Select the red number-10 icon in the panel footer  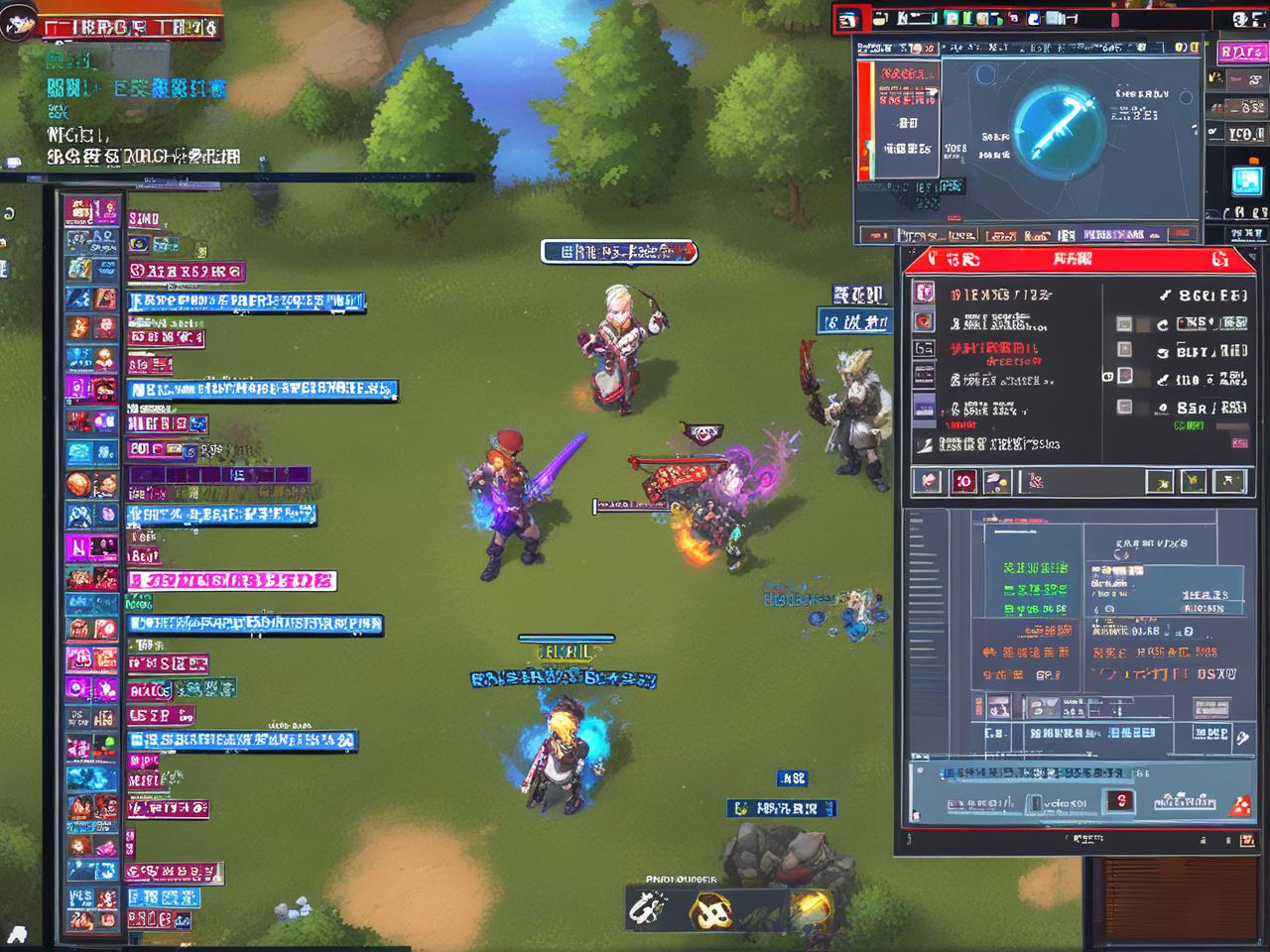click(963, 482)
